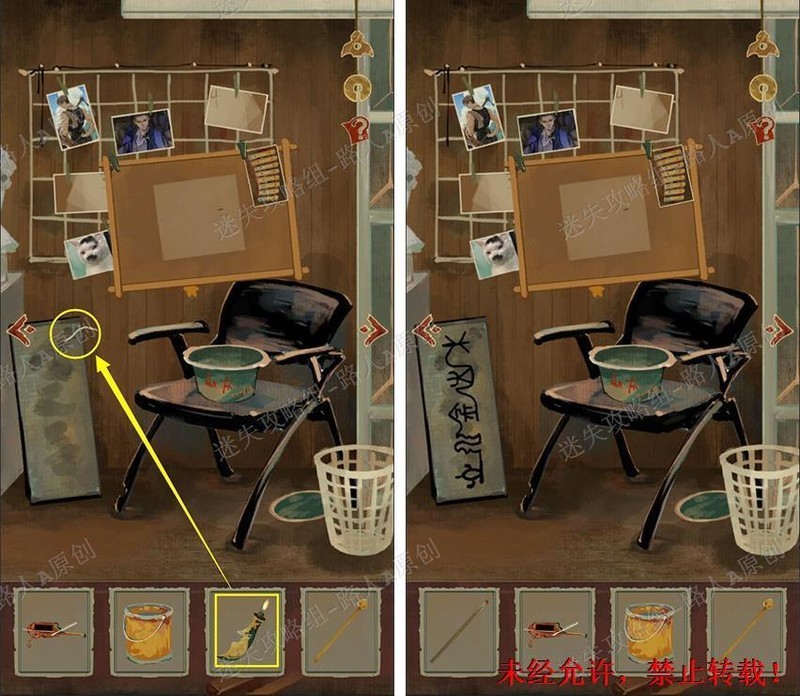Go to next room via left screenshot's right arrow
800x696 pixels.
point(373,328)
